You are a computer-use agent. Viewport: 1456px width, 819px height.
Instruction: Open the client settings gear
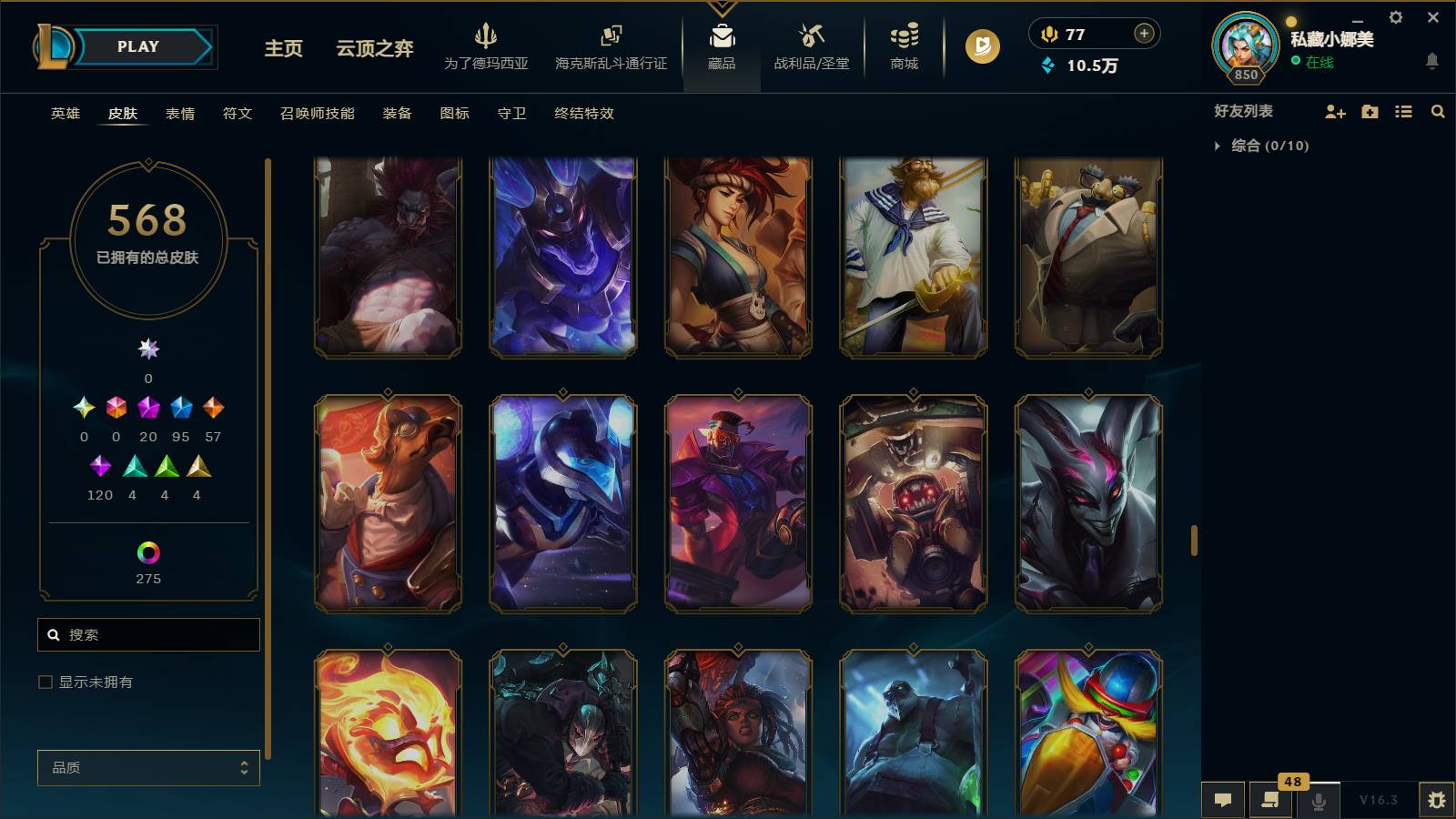[1395, 16]
